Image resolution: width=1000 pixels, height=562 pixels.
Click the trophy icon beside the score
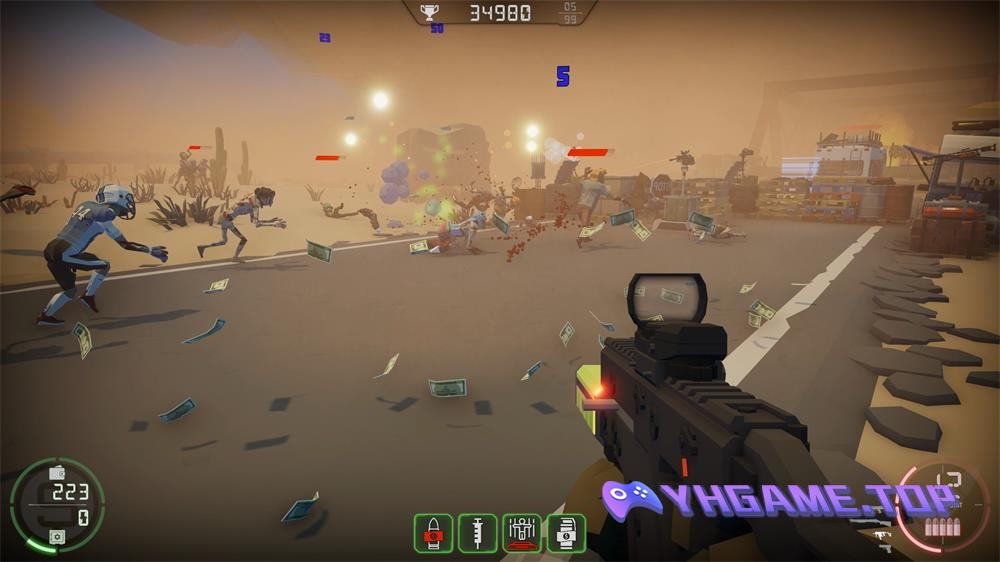[x=429, y=13]
